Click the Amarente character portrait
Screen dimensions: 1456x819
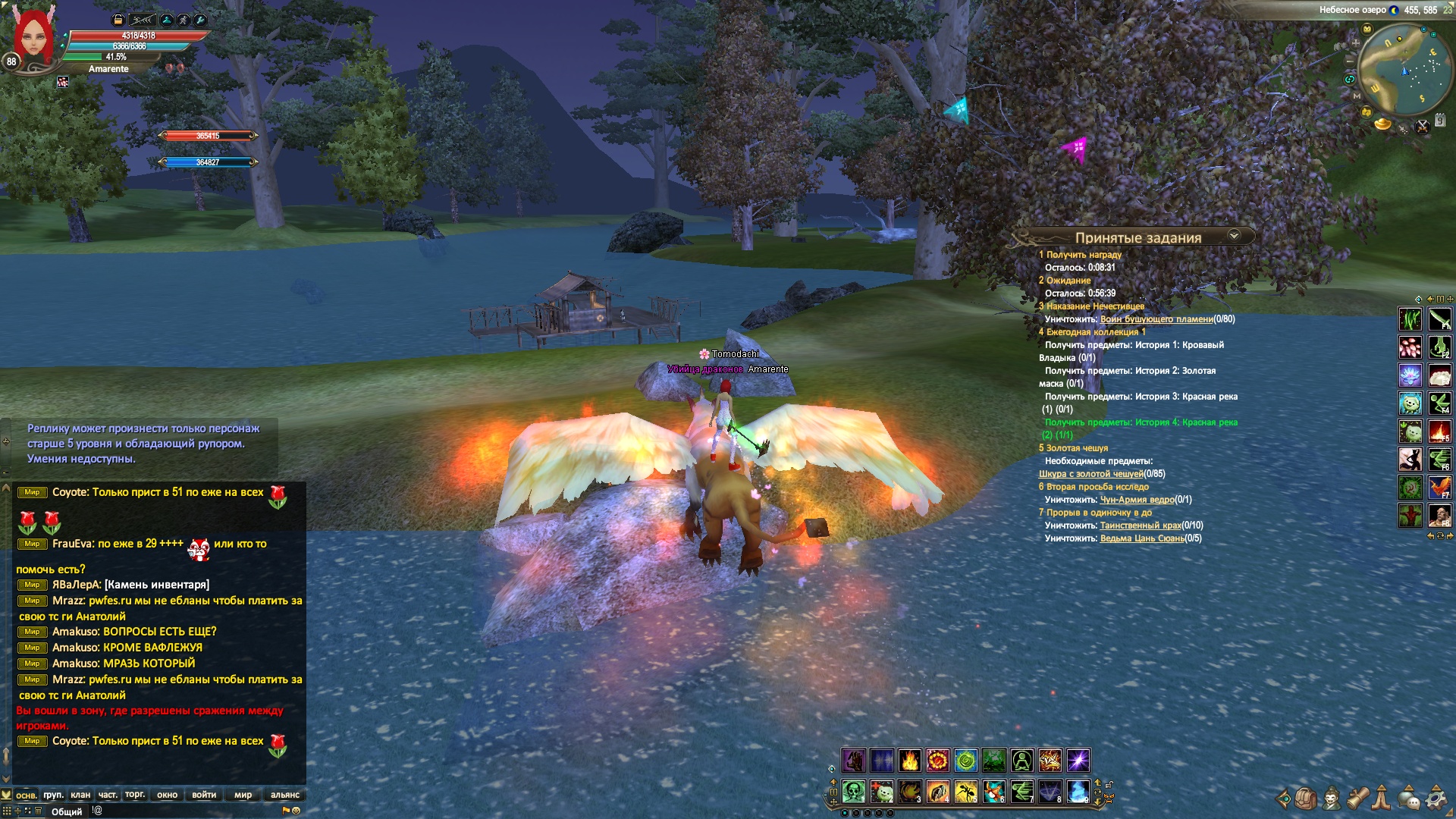33,38
